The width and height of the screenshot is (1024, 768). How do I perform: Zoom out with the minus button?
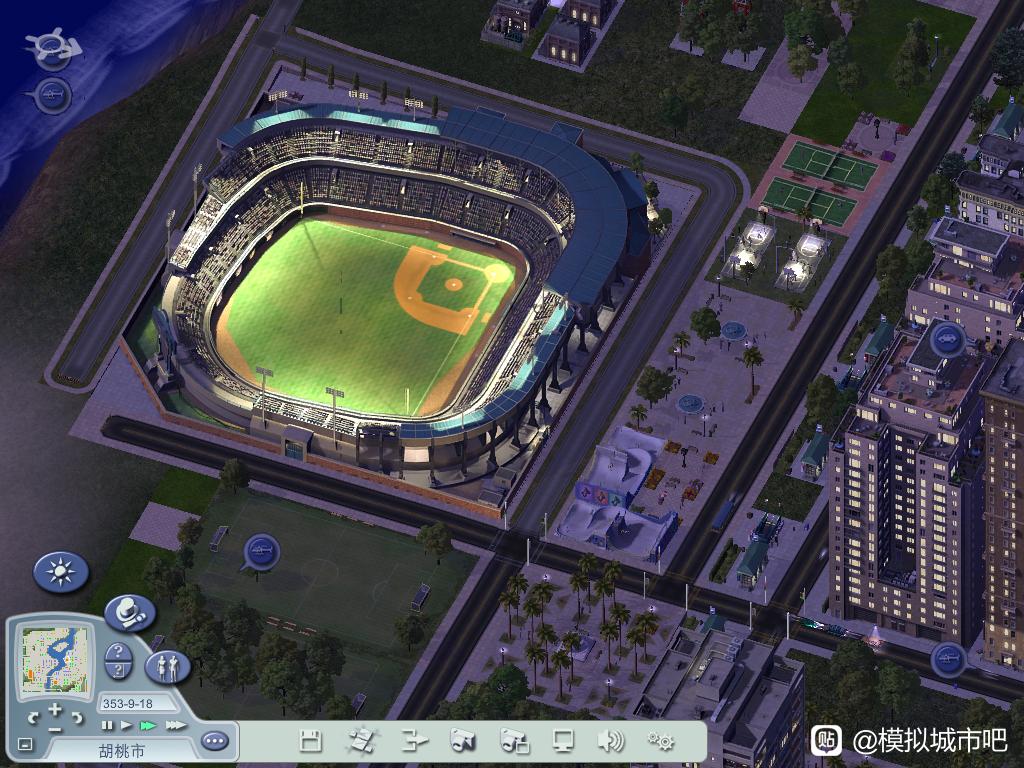coord(54,728)
